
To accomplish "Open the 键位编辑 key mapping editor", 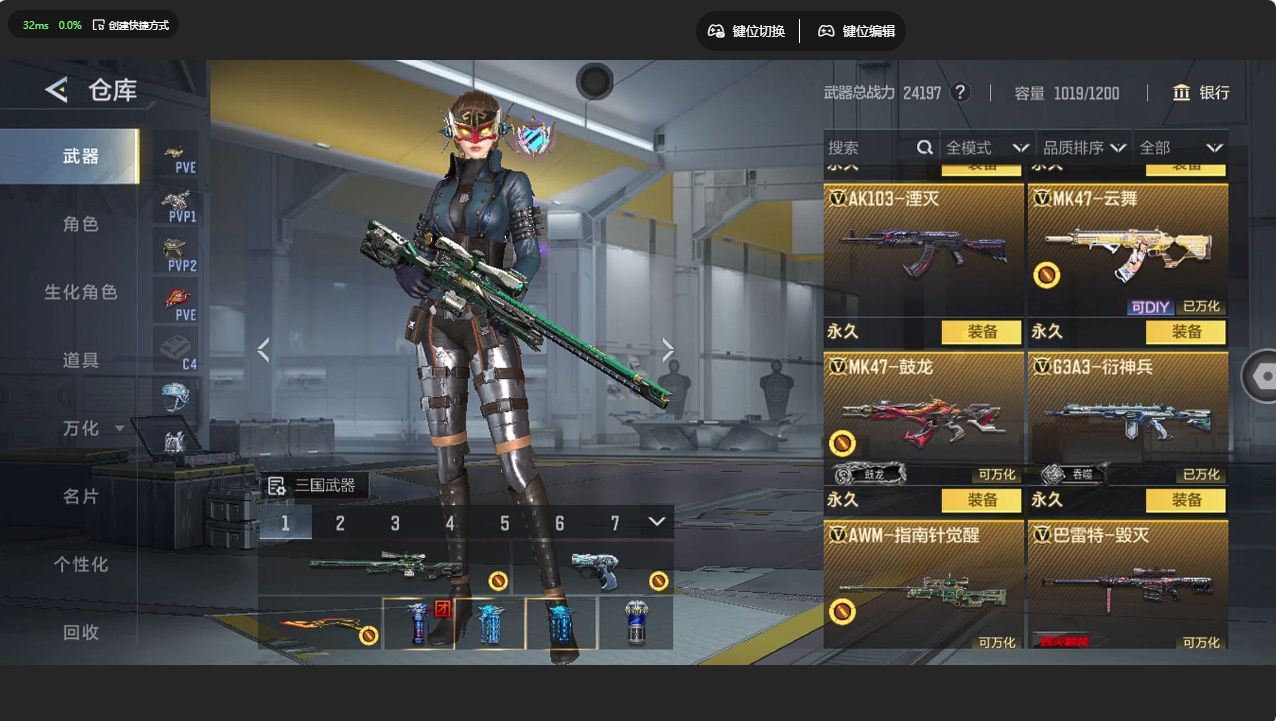I will 856,31.
